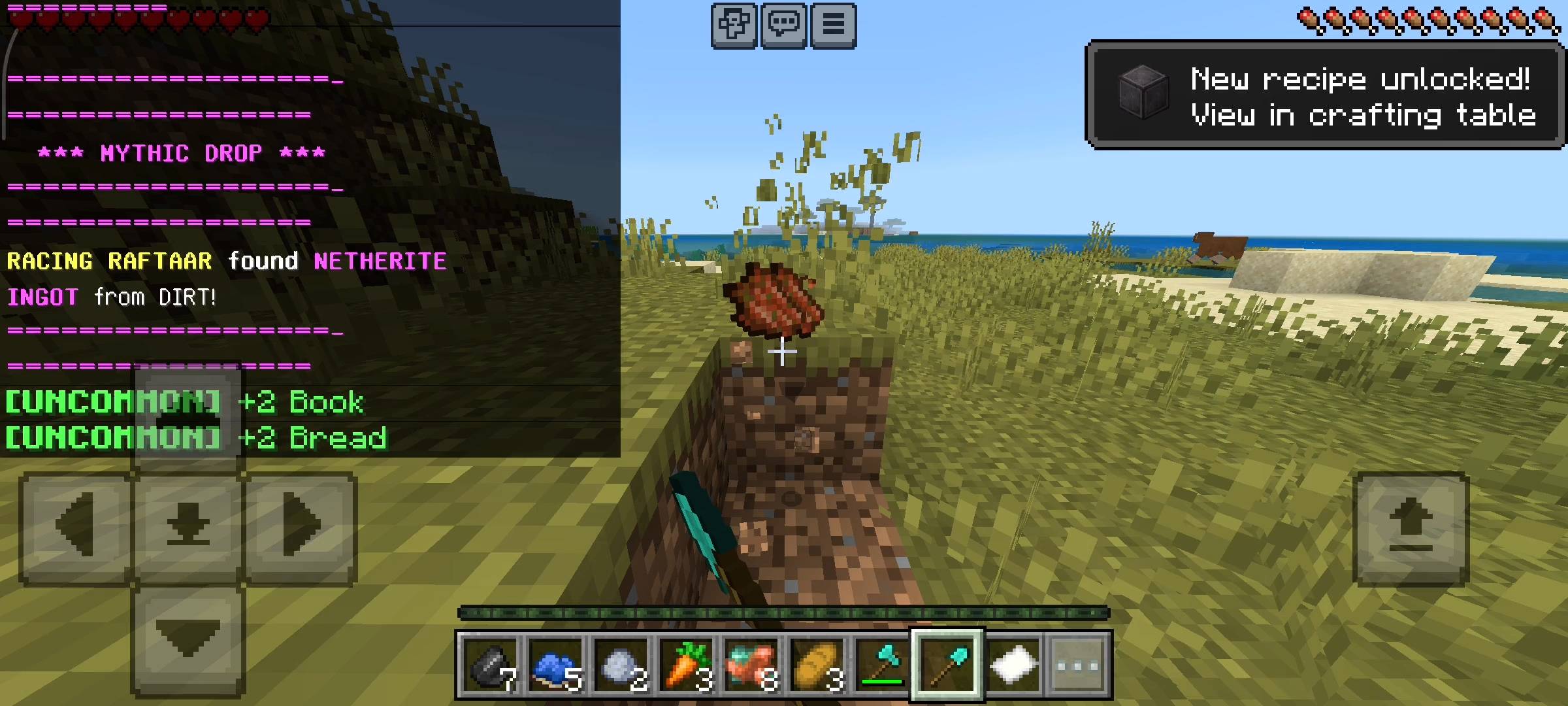Tap the move right arrow button

click(x=301, y=527)
